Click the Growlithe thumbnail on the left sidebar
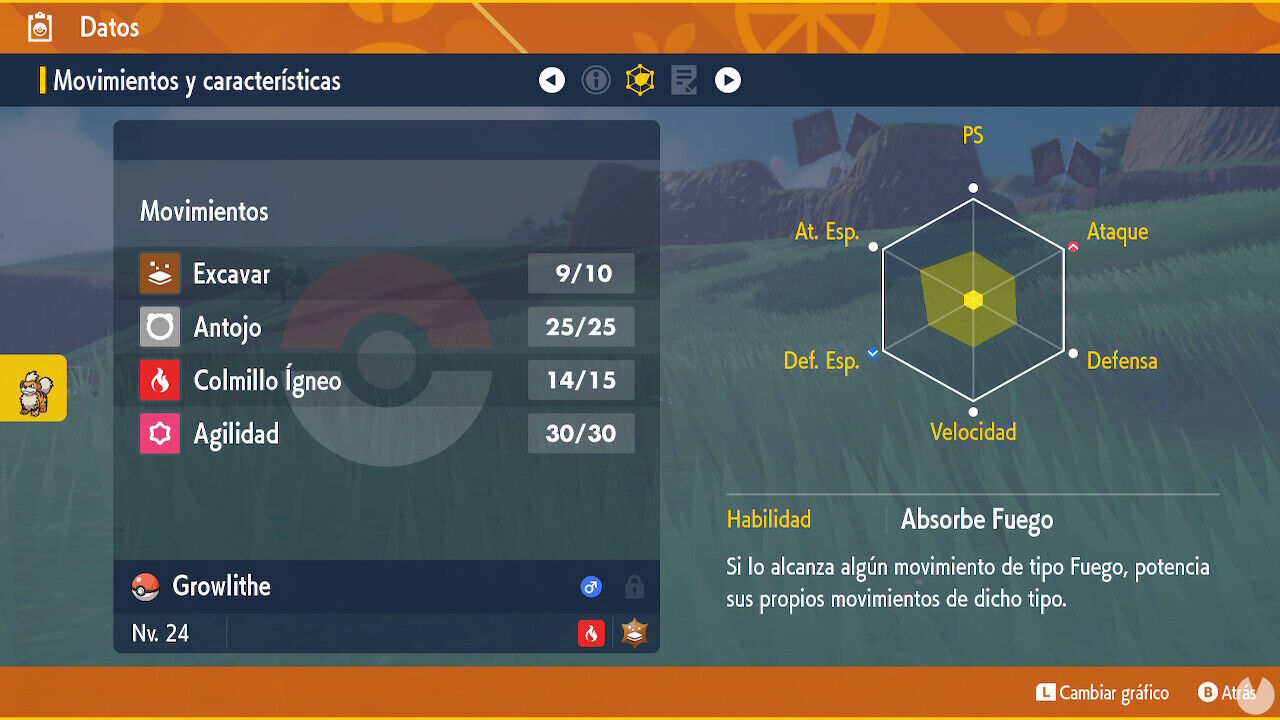 click(33, 389)
